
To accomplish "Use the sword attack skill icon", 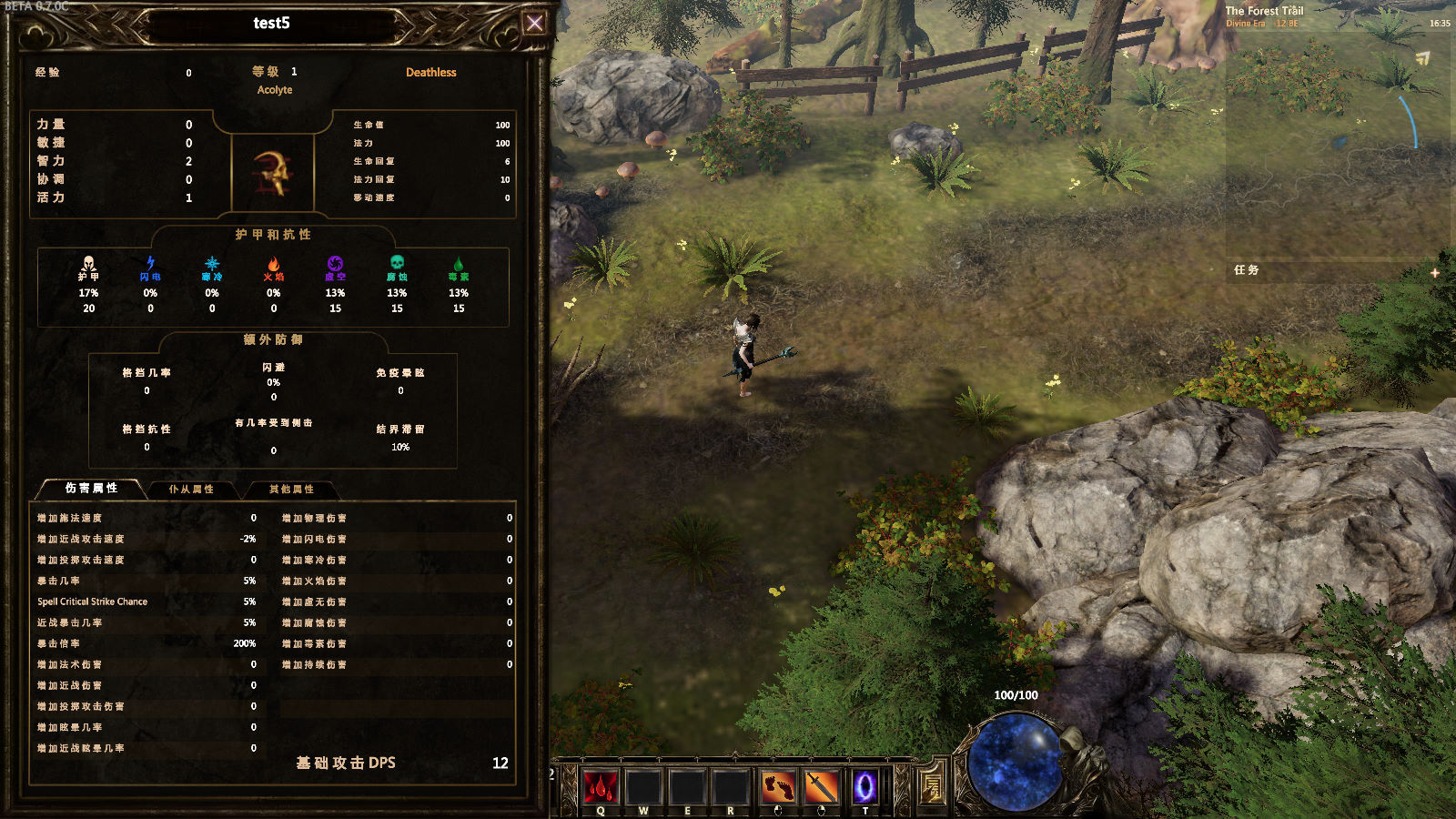I will pyautogui.click(x=821, y=786).
